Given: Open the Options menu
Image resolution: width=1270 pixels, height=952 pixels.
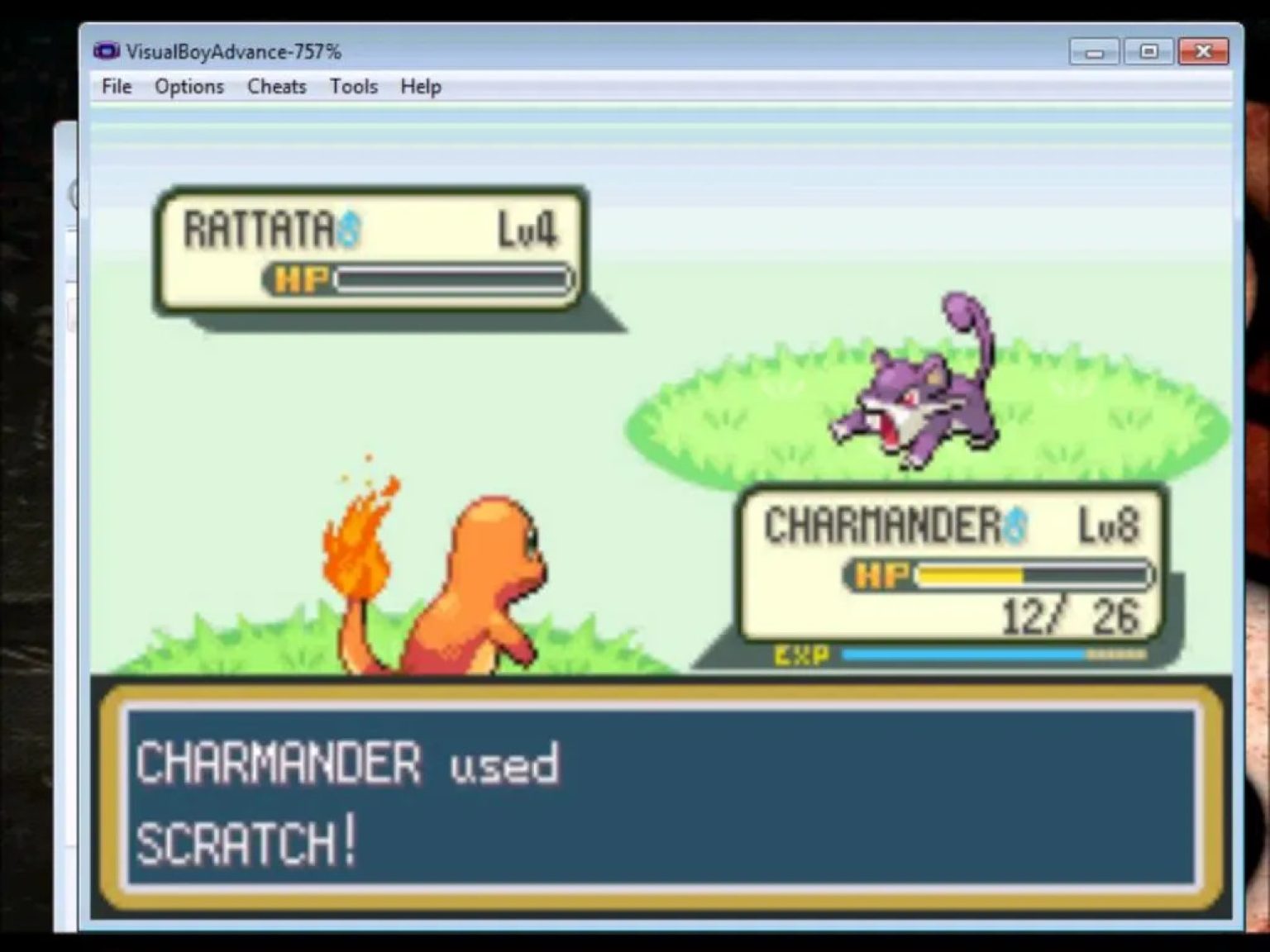Looking at the screenshot, I should coord(188,86).
